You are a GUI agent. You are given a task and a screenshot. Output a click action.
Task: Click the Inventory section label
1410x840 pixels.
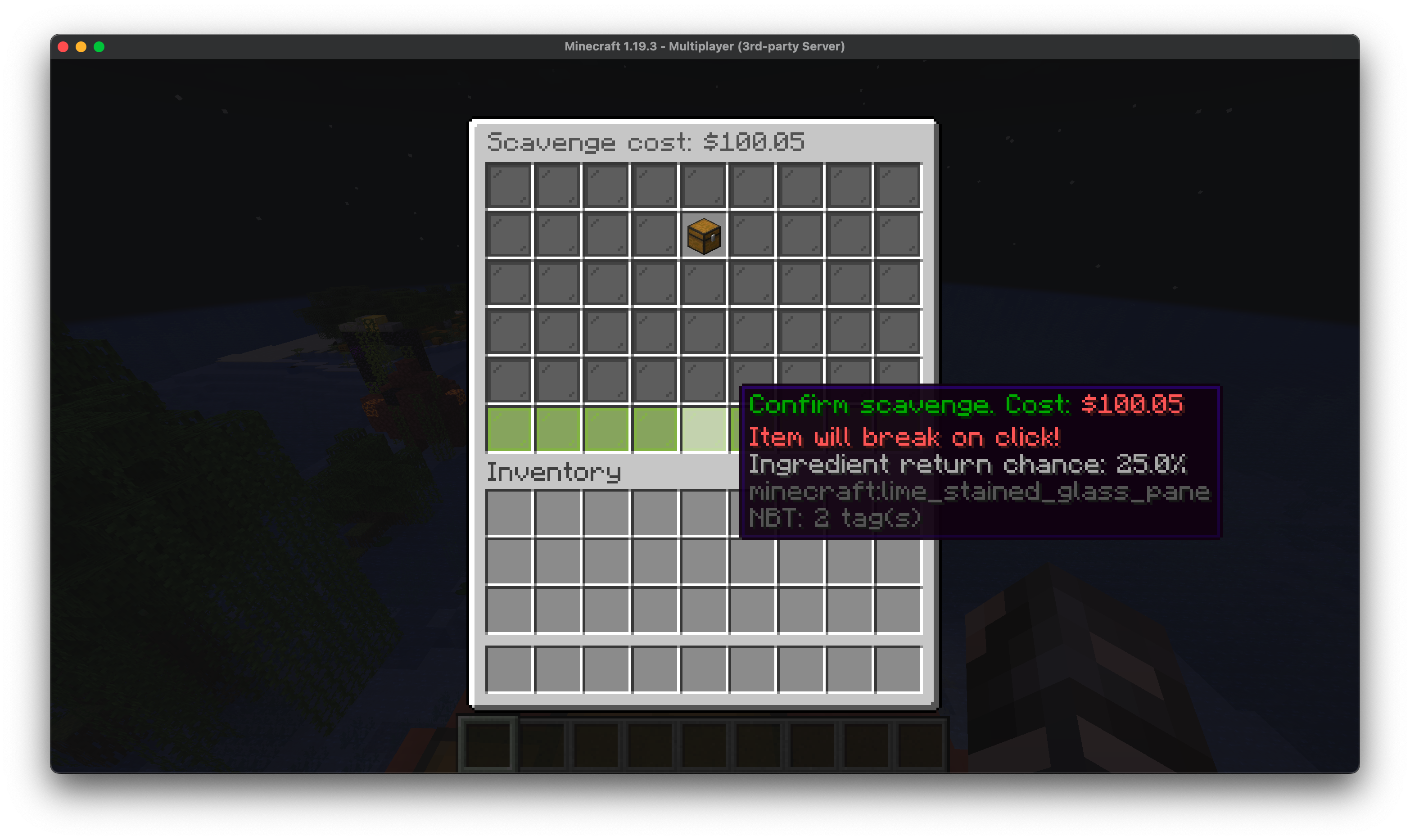(x=554, y=471)
